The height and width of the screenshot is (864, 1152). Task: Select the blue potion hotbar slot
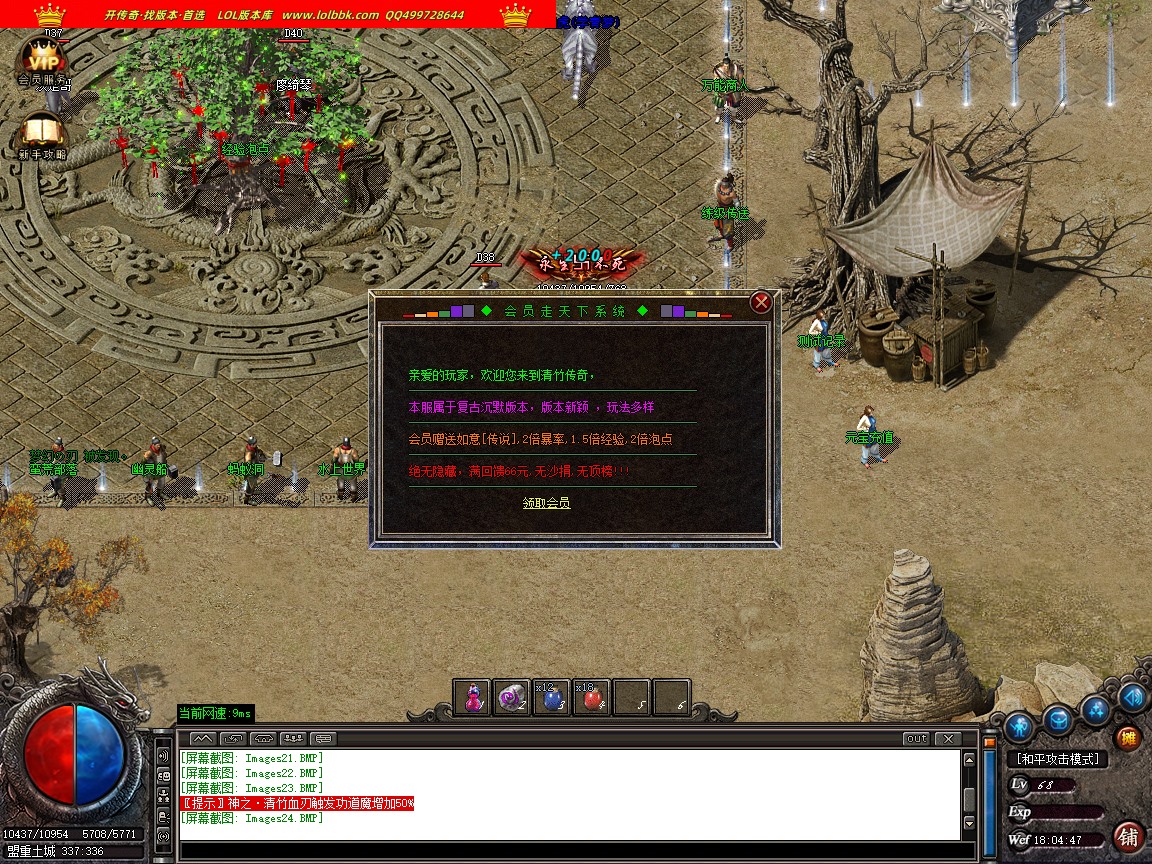click(x=551, y=699)
